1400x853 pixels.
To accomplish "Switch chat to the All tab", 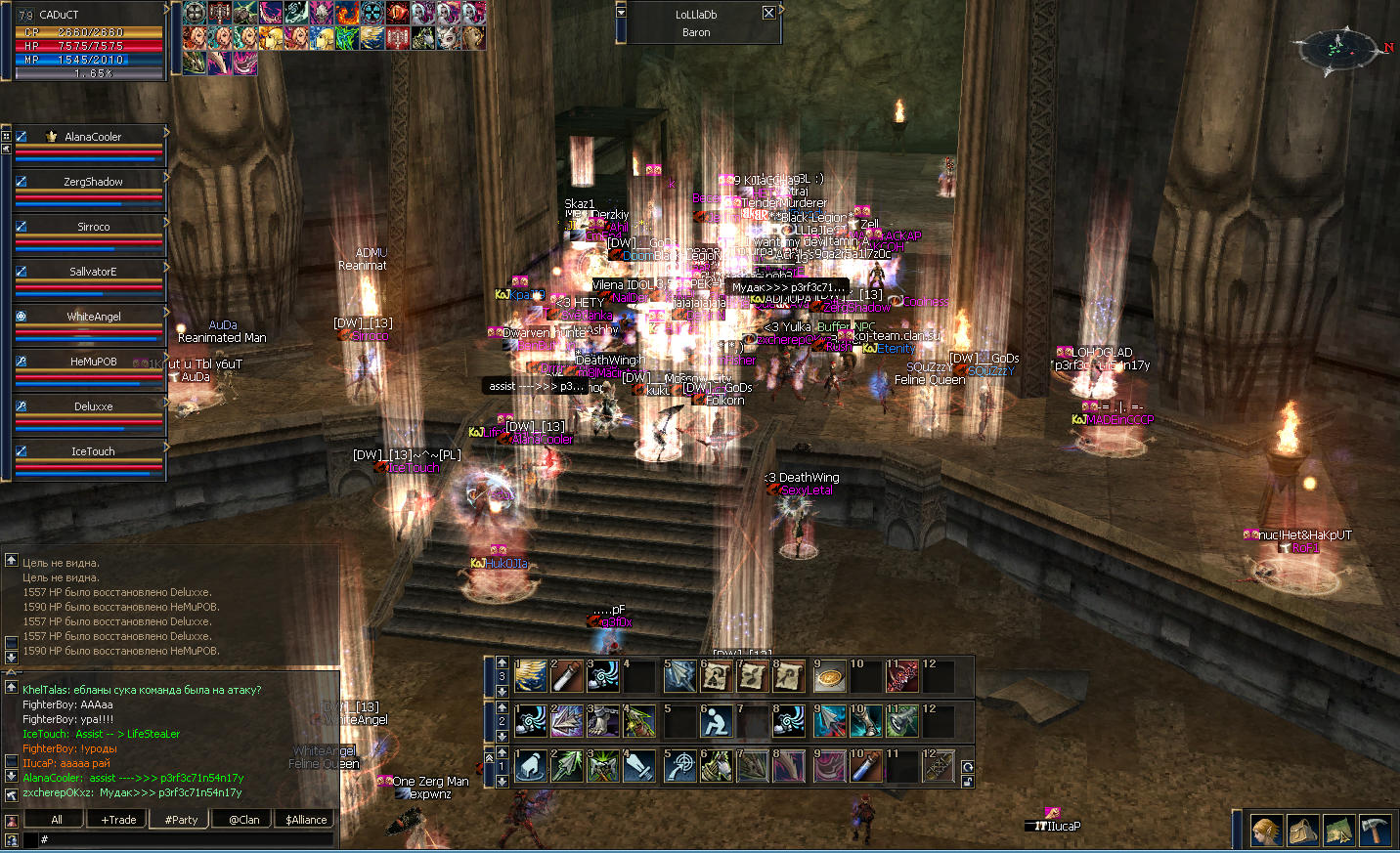I will 57,820.
